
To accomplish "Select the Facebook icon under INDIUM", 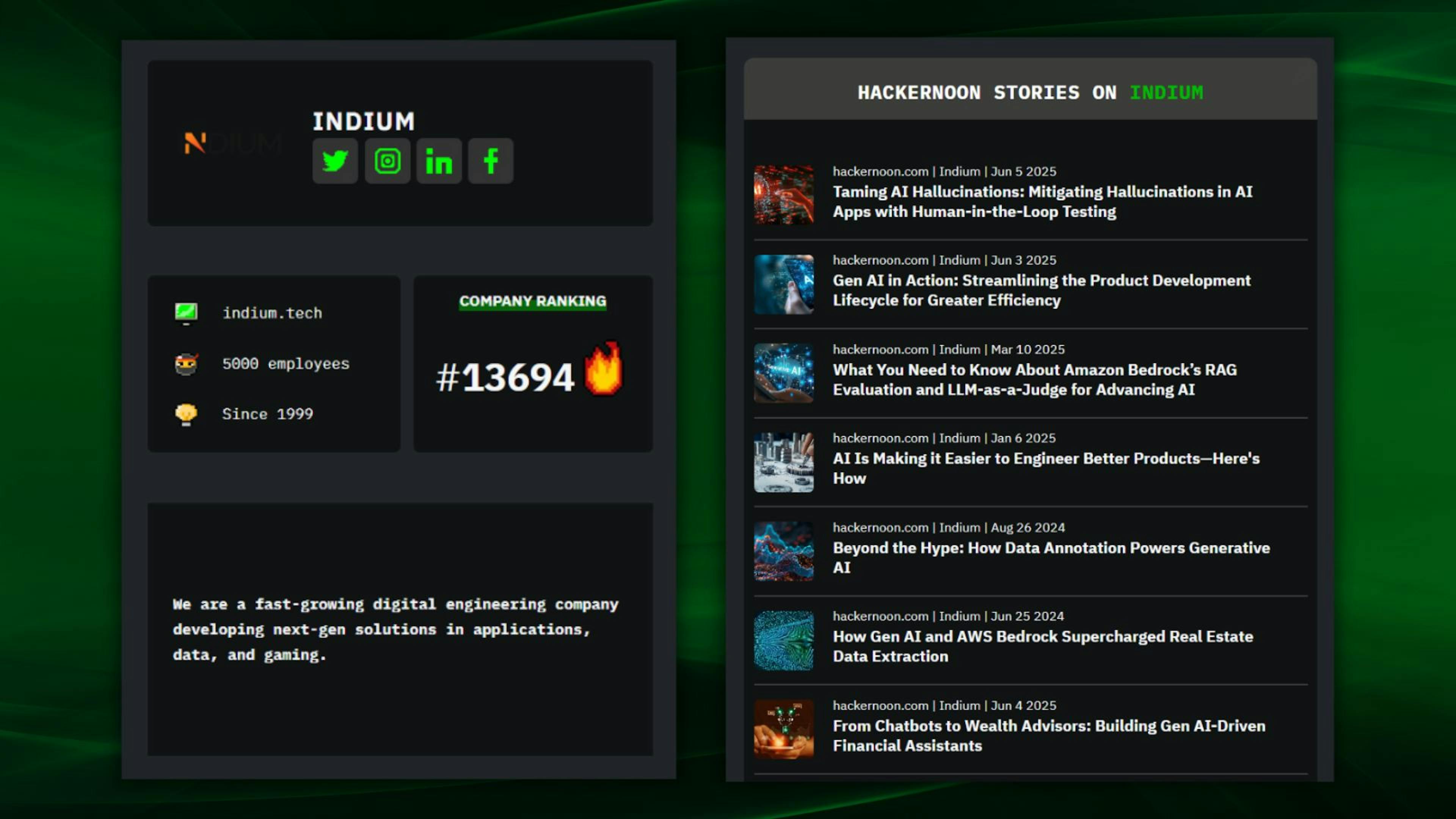I will [490, 161].
